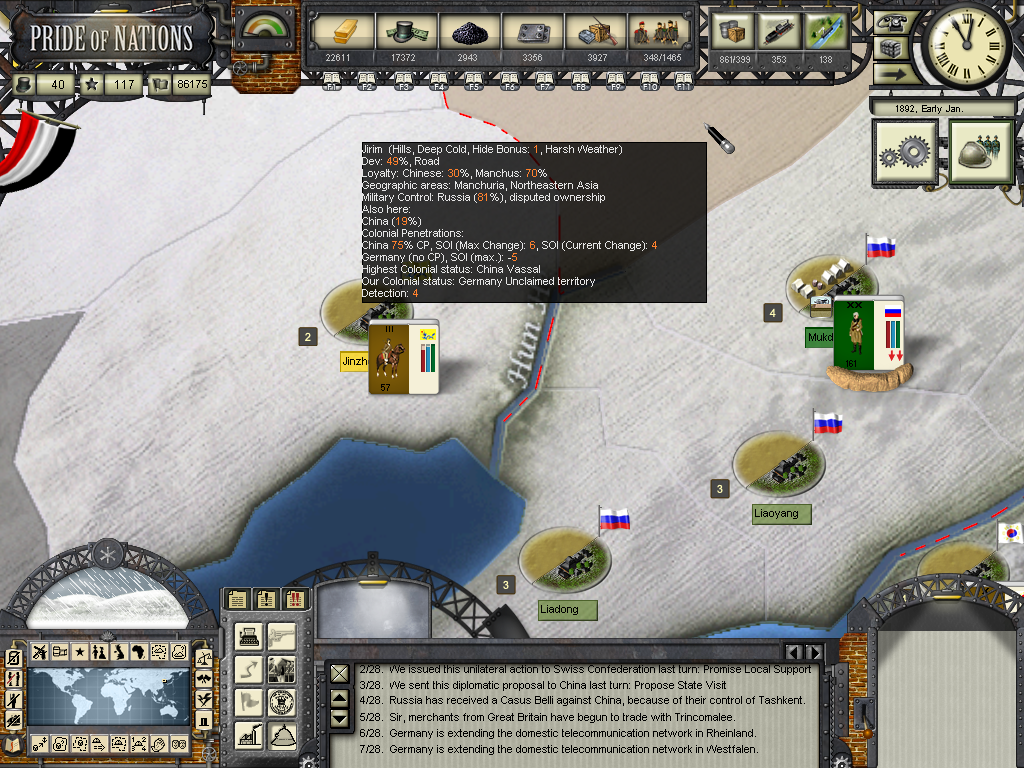Open the gears production mode button

point(904,152)
